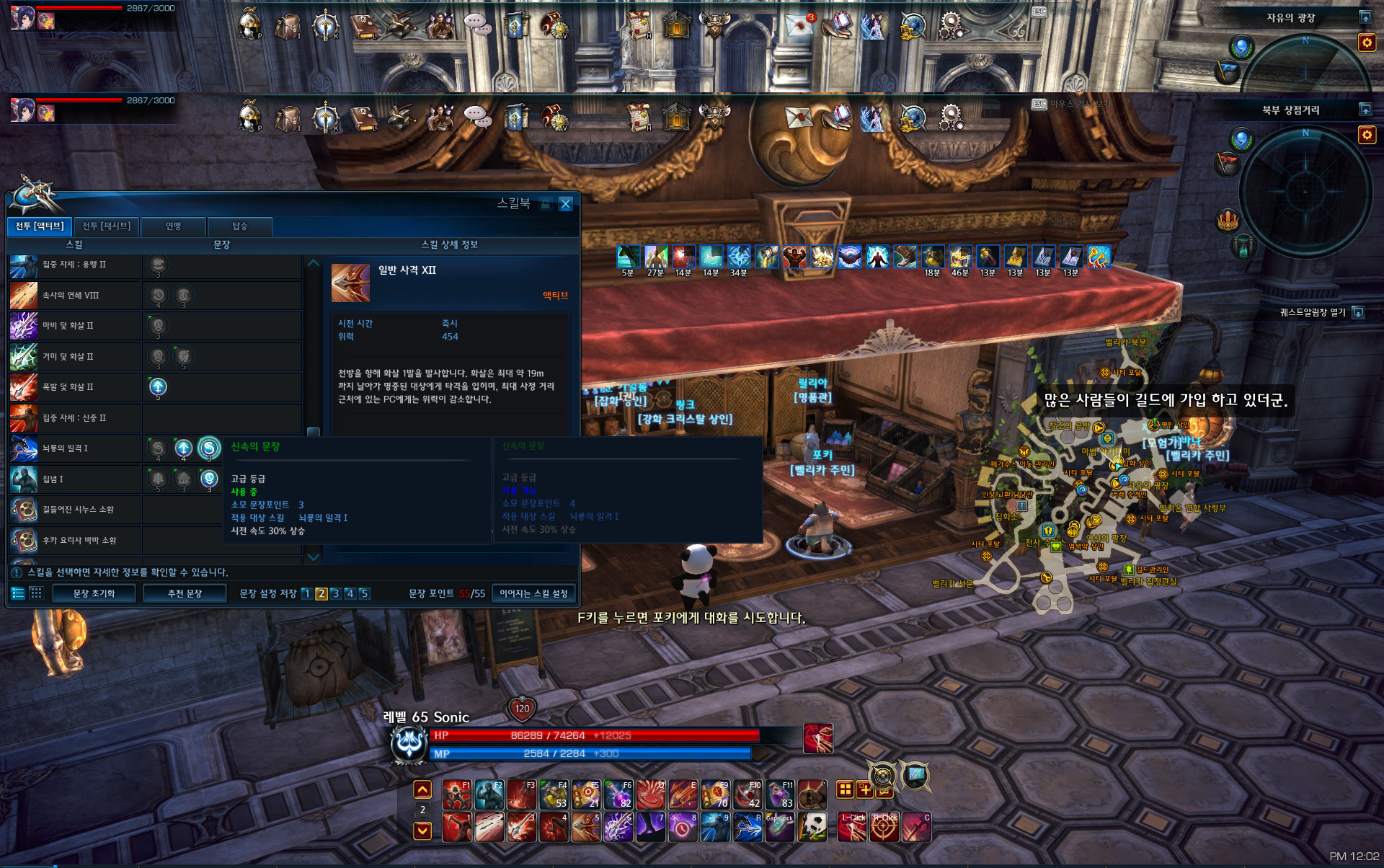Screen dimensions: 1384x868
Task: Open 퀘스트알림창 열기 quest tracker
Action: pyautogui.click(x=1358, y=312)
